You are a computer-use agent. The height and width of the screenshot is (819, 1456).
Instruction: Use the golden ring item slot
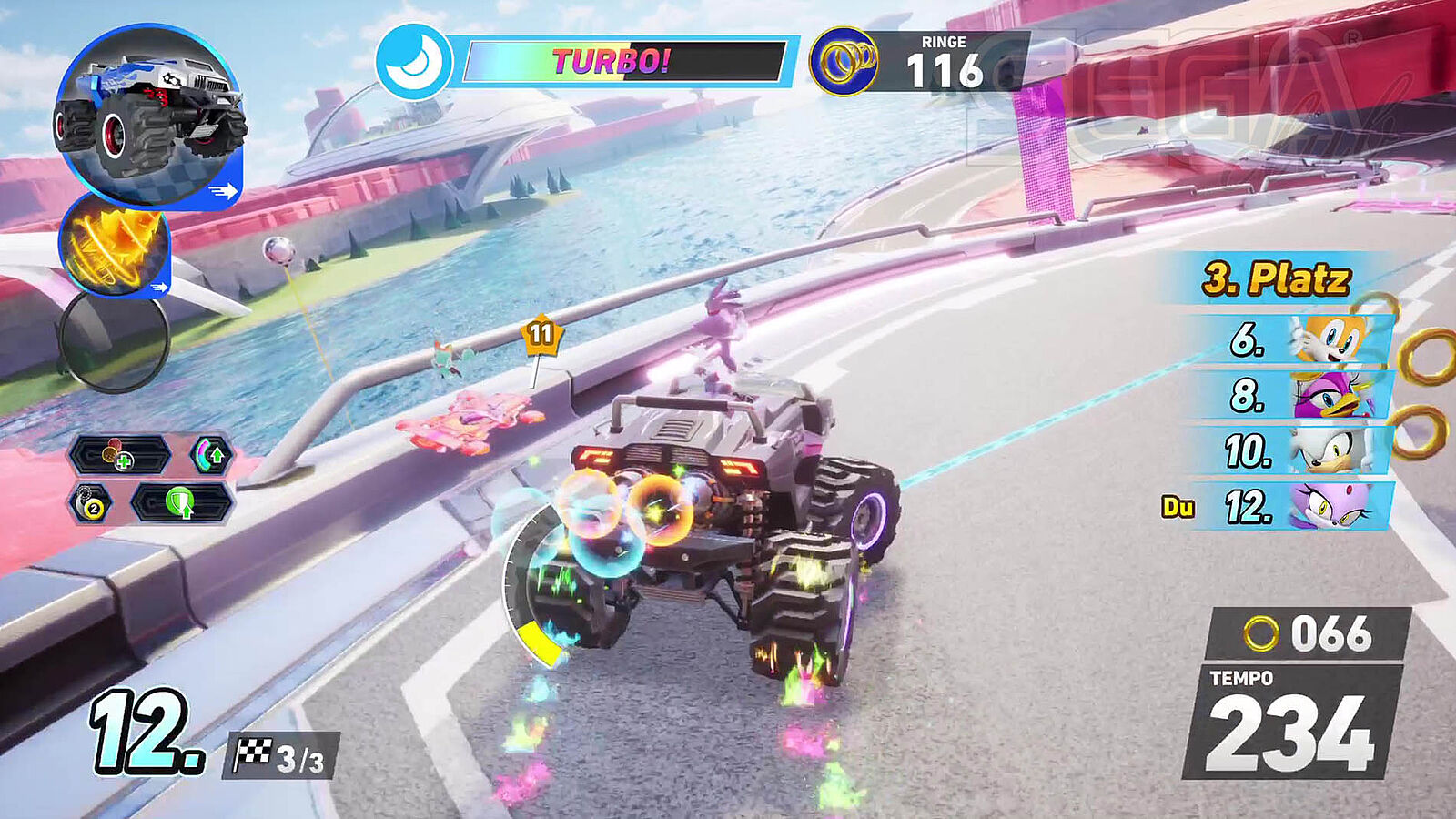coord(115,246)
